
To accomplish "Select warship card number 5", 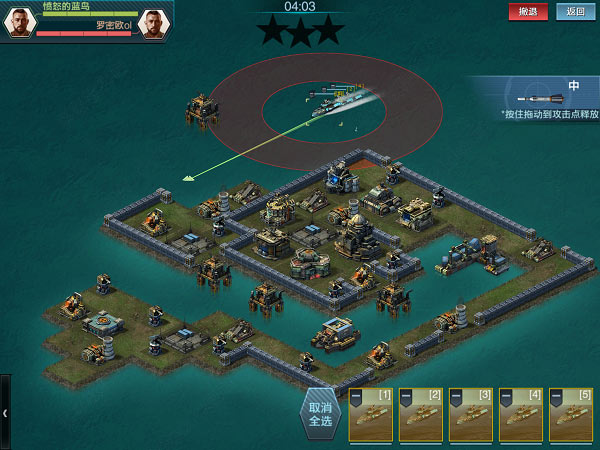I will tap(570, 416).
